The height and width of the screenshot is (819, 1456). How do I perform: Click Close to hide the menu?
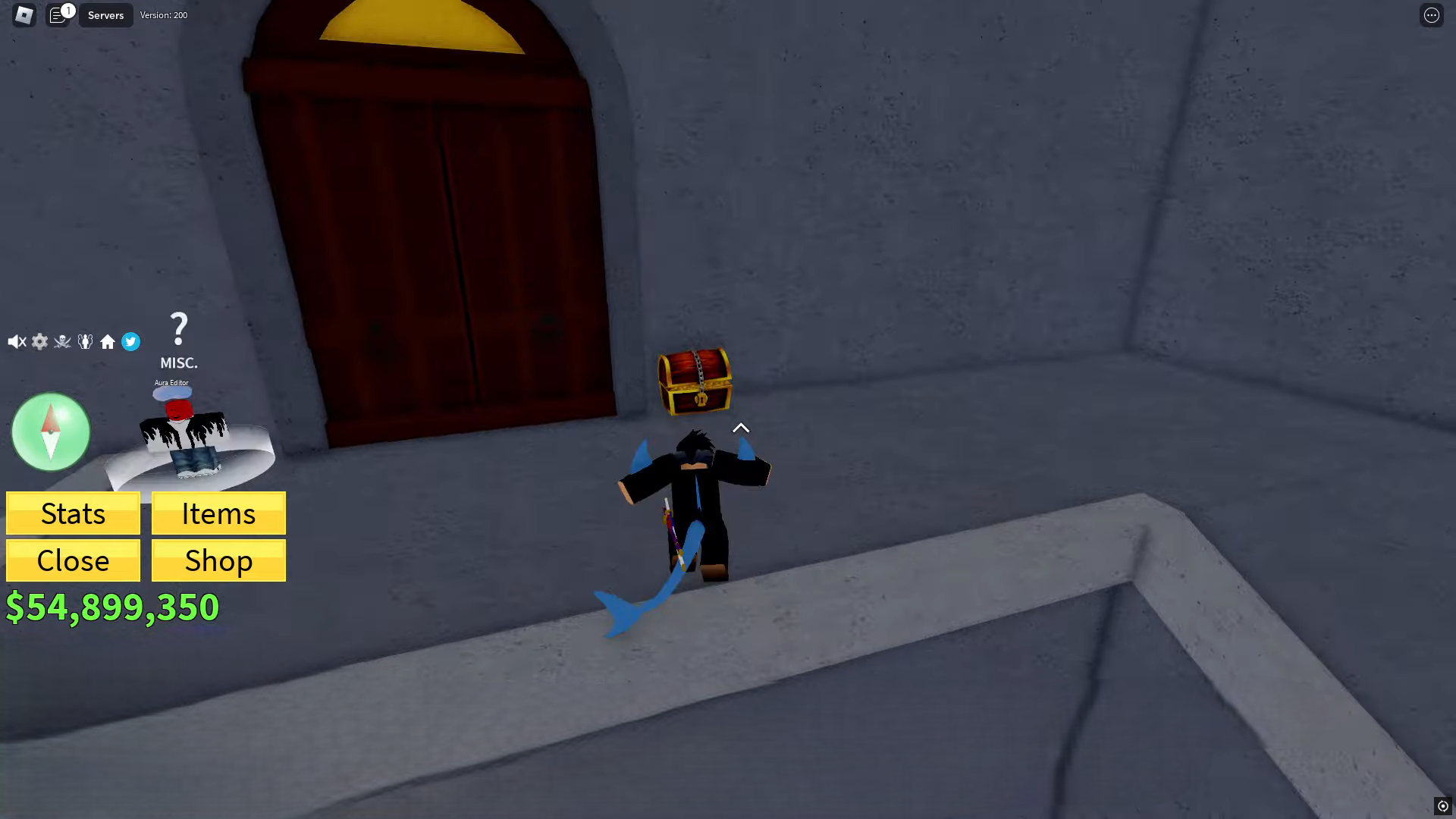pyautogui.click(x=72, y=560)
